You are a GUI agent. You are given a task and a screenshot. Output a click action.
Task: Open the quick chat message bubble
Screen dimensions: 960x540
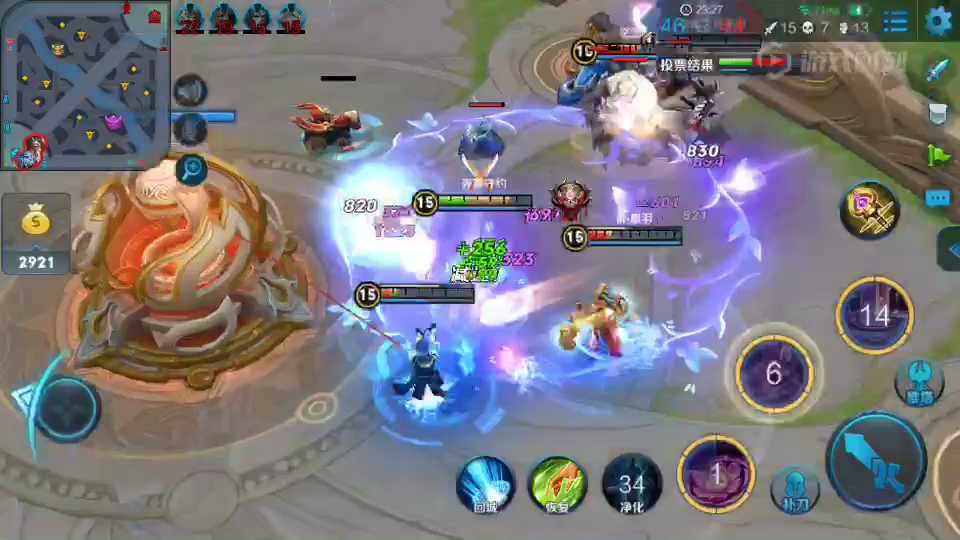tap(937, 198)
